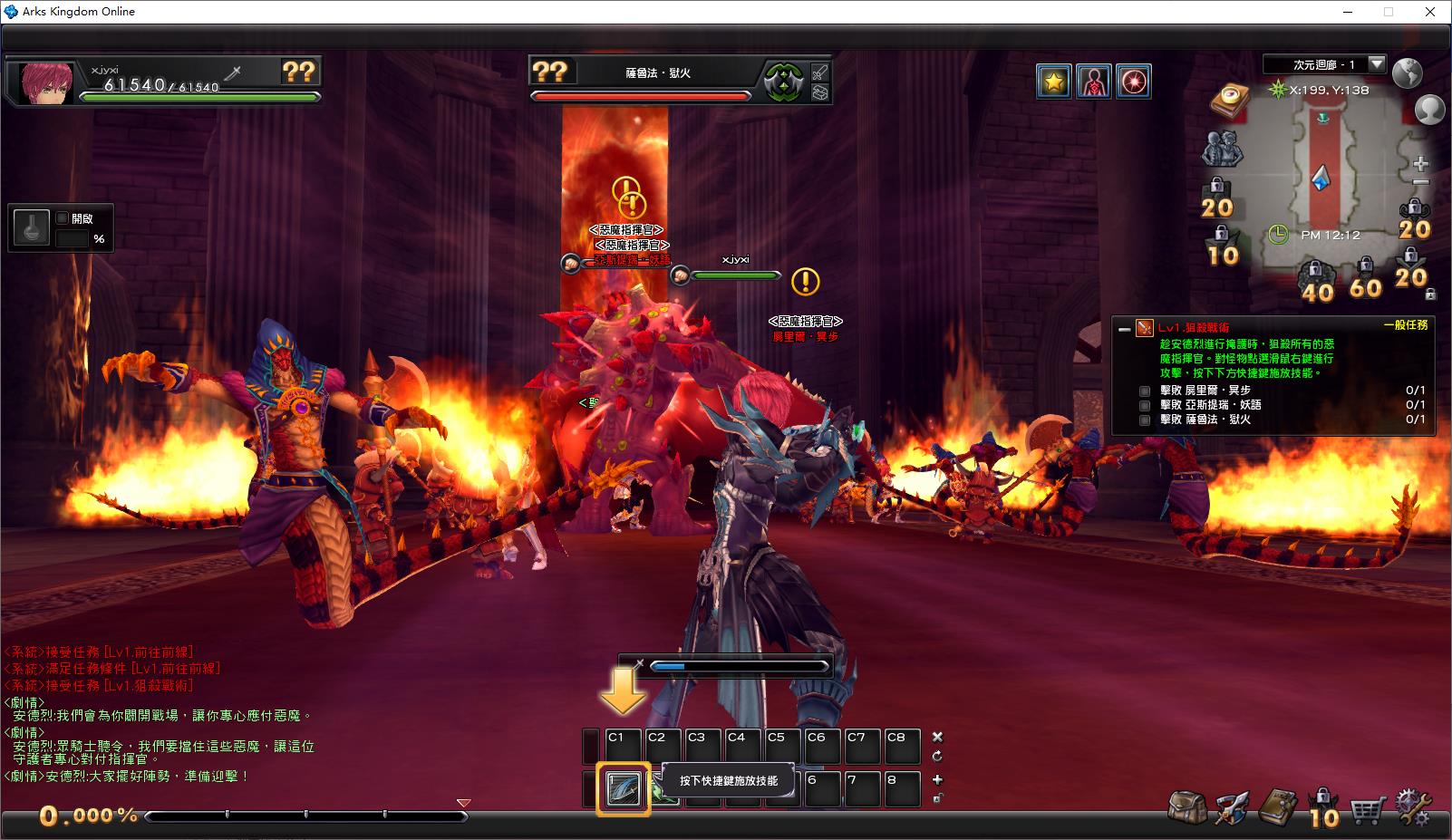The height and width of the screenshot is (840, 1452).
Task: Add a hotbar row with the plus button
Action: tap(937, 779)
